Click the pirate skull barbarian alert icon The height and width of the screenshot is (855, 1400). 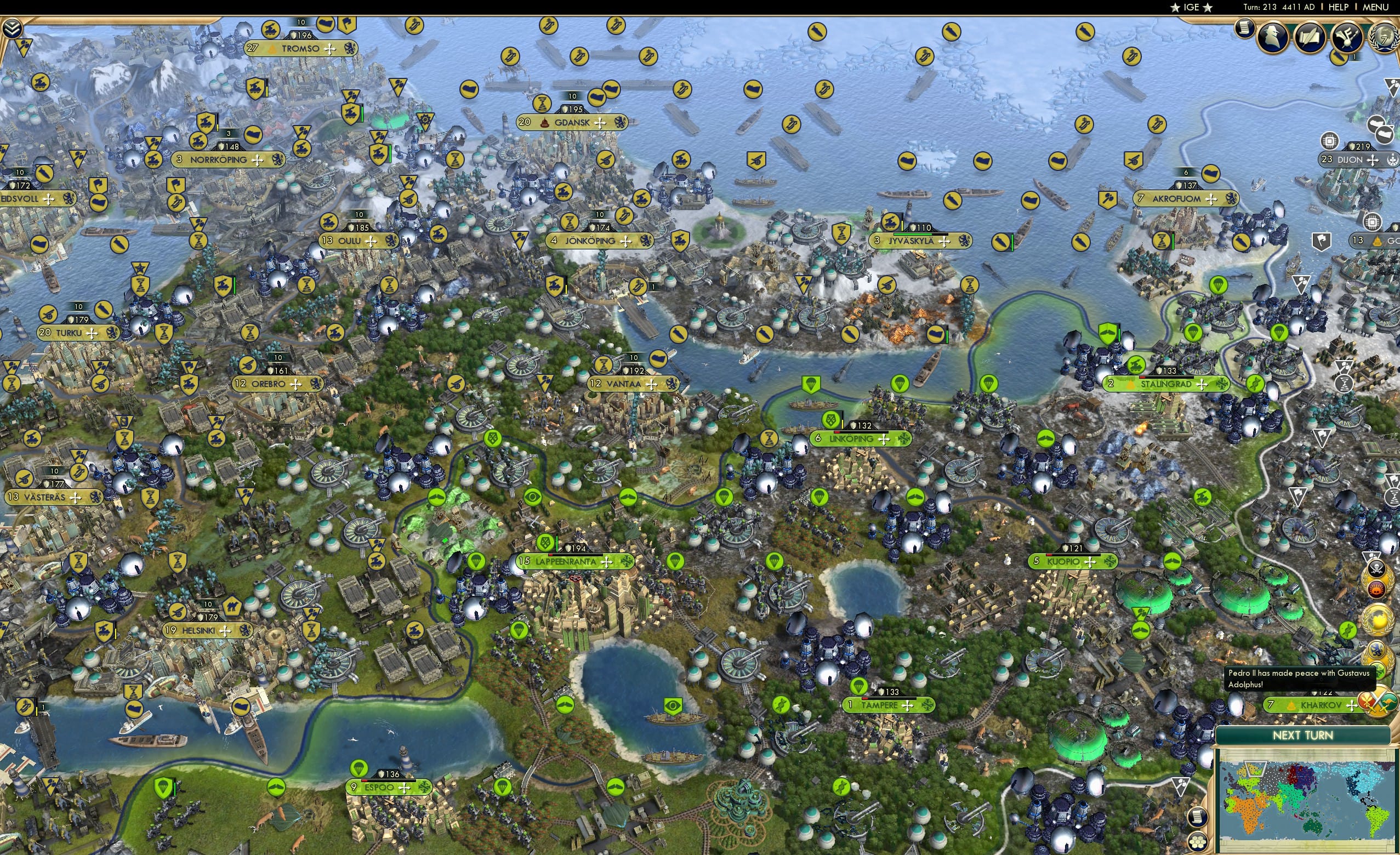[x=1377, y=569]
